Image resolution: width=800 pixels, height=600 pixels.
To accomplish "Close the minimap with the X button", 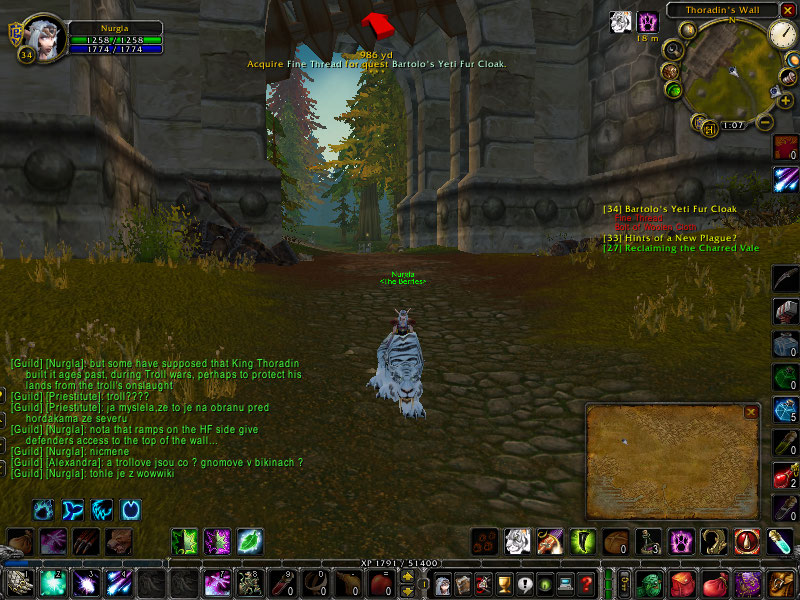I will 789,10.
